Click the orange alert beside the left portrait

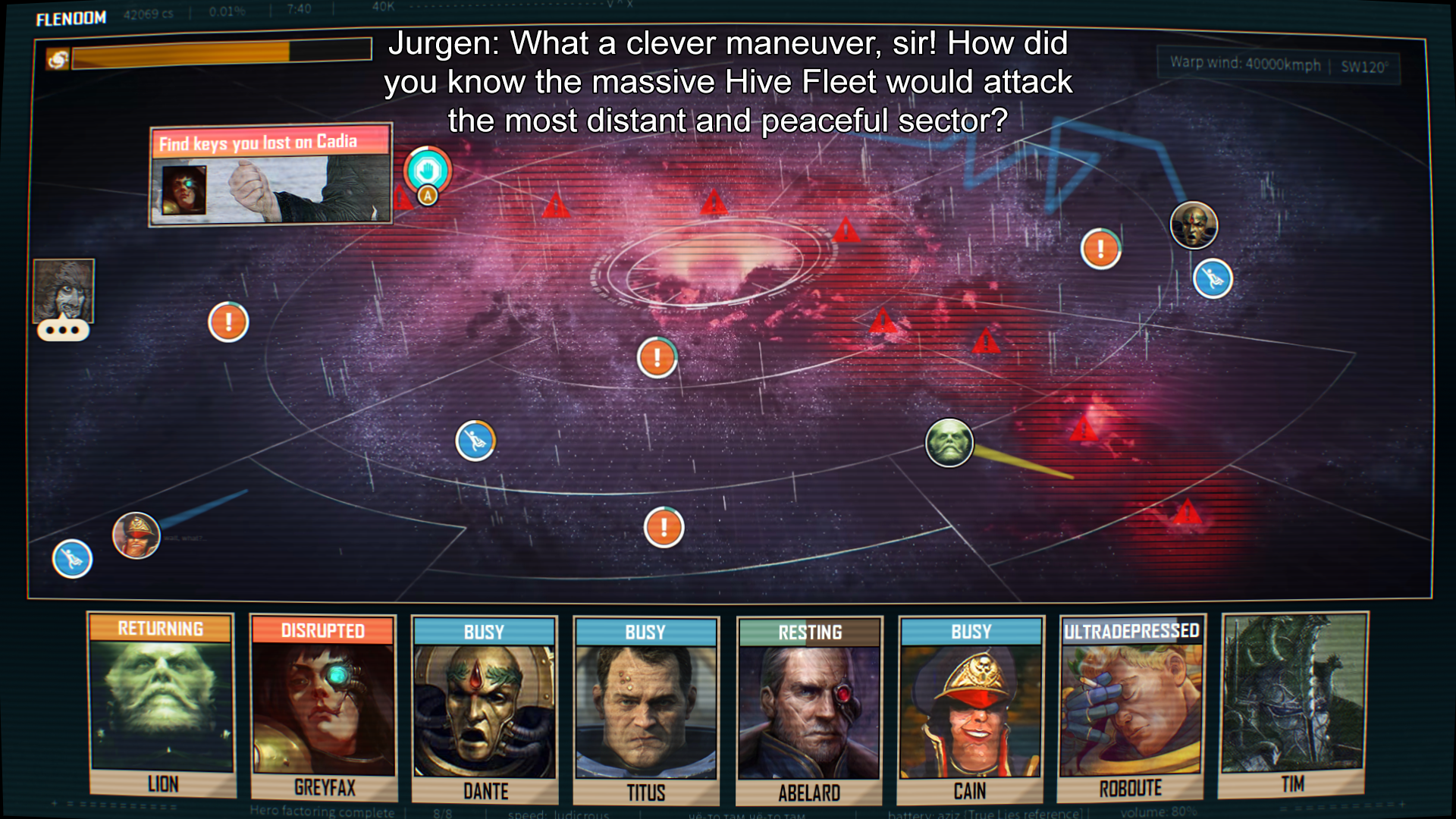coord(228,322)
